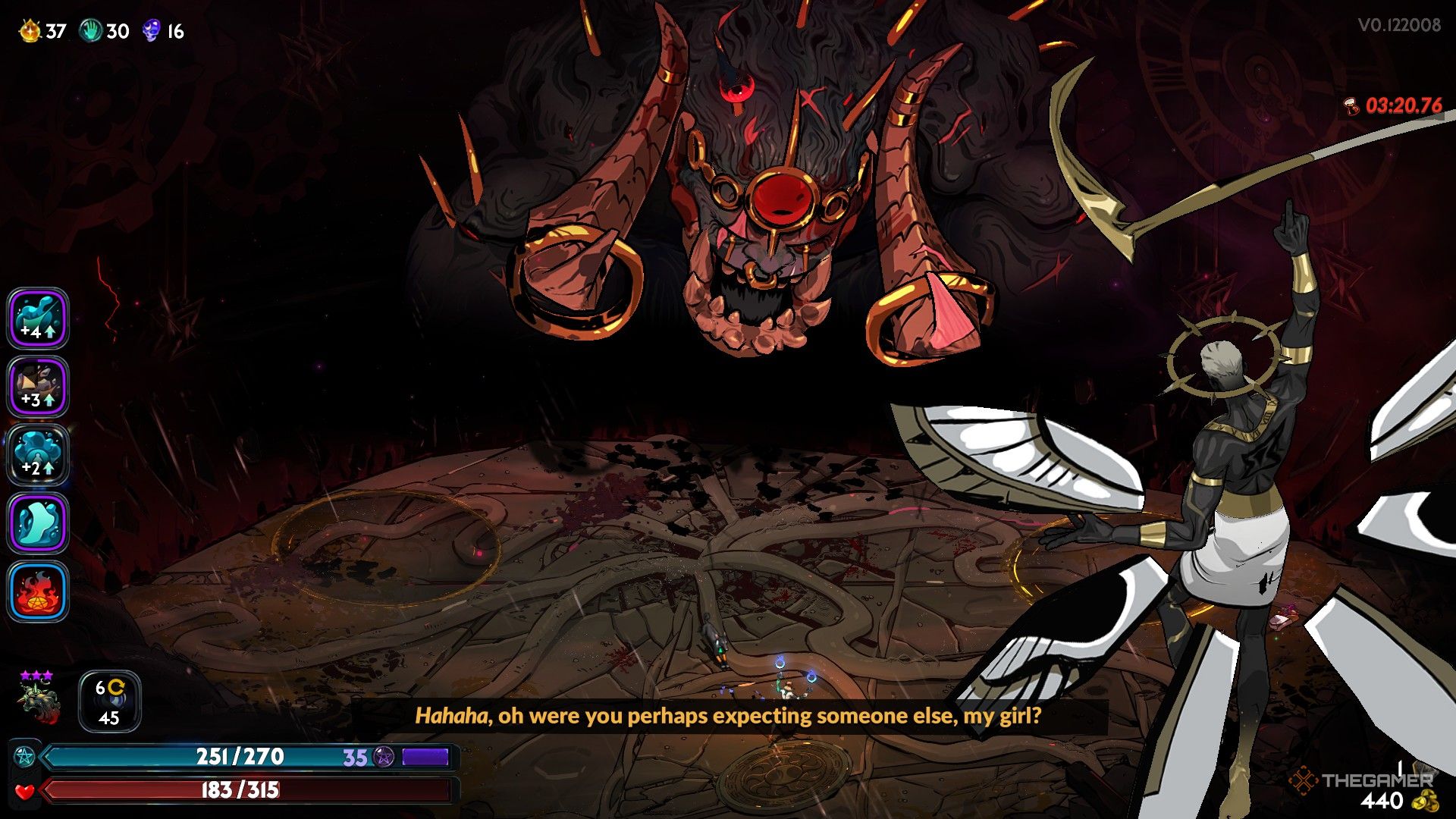
Task: Toggle the pentagram magick bar emblem
Action: click(x=25, y=756)
